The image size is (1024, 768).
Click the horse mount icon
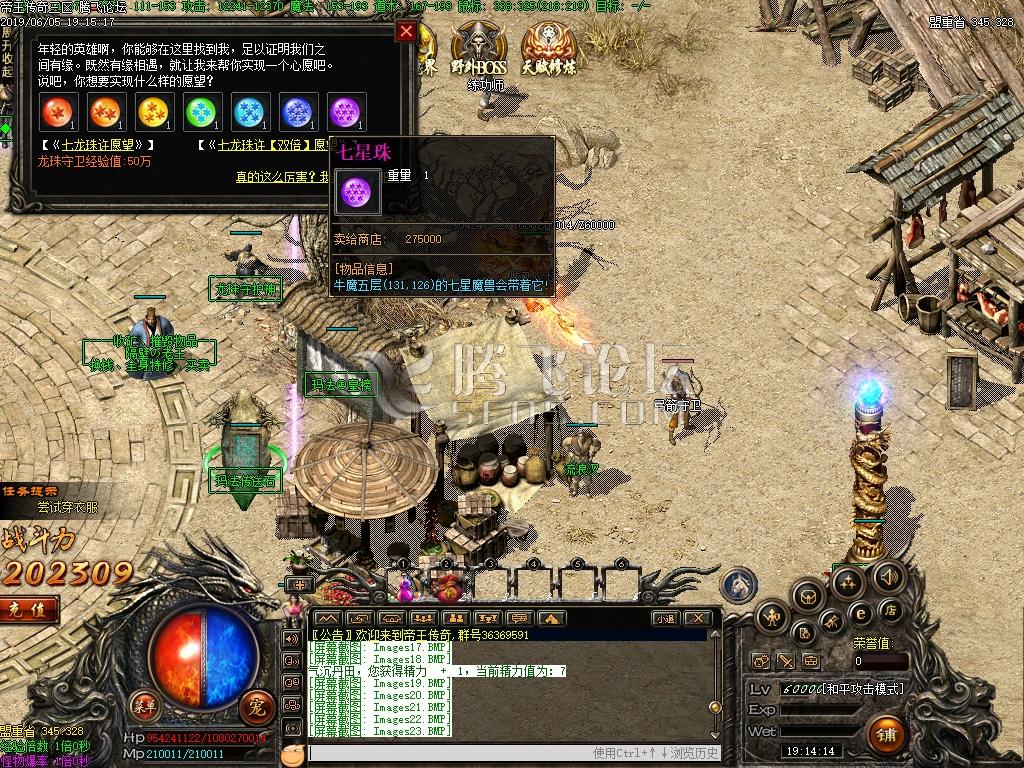(x=740, y=585)
